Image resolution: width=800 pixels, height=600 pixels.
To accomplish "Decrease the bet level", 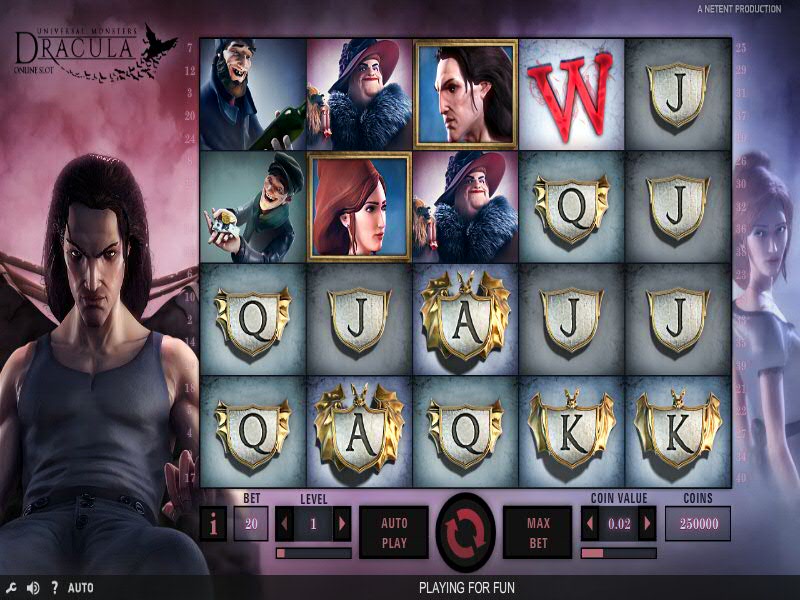I will [284, 523].
